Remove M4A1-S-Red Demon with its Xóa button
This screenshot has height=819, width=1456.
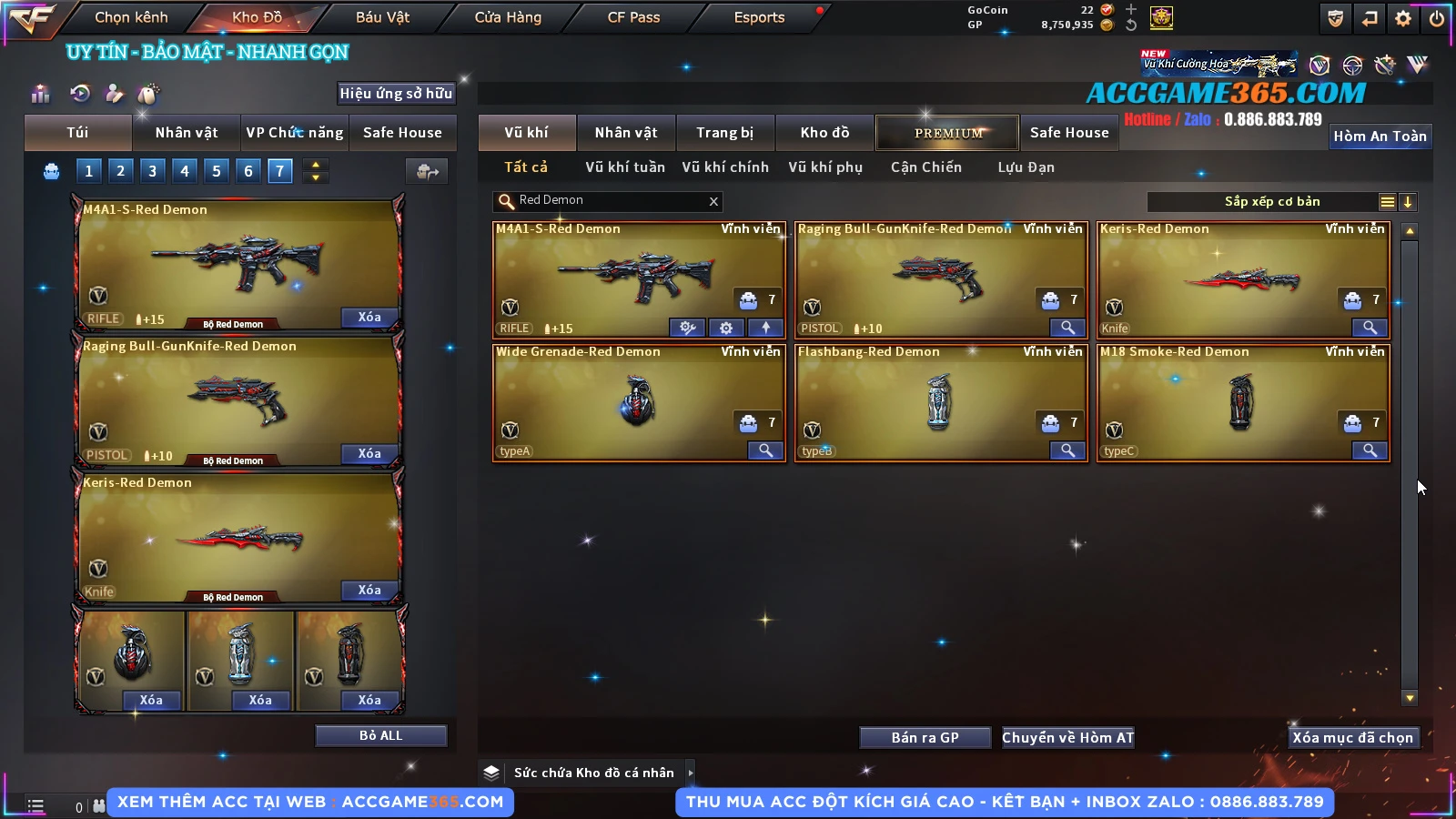point(369,317)
